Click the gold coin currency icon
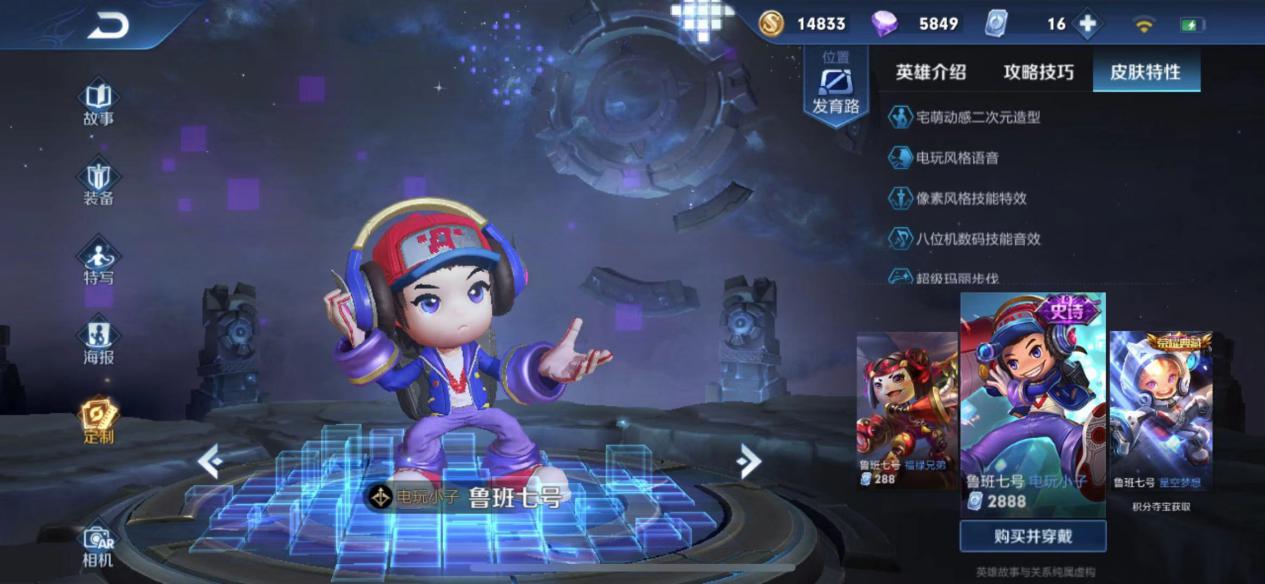This screenshot has height=584, width=1265. [x=771, y=24]
